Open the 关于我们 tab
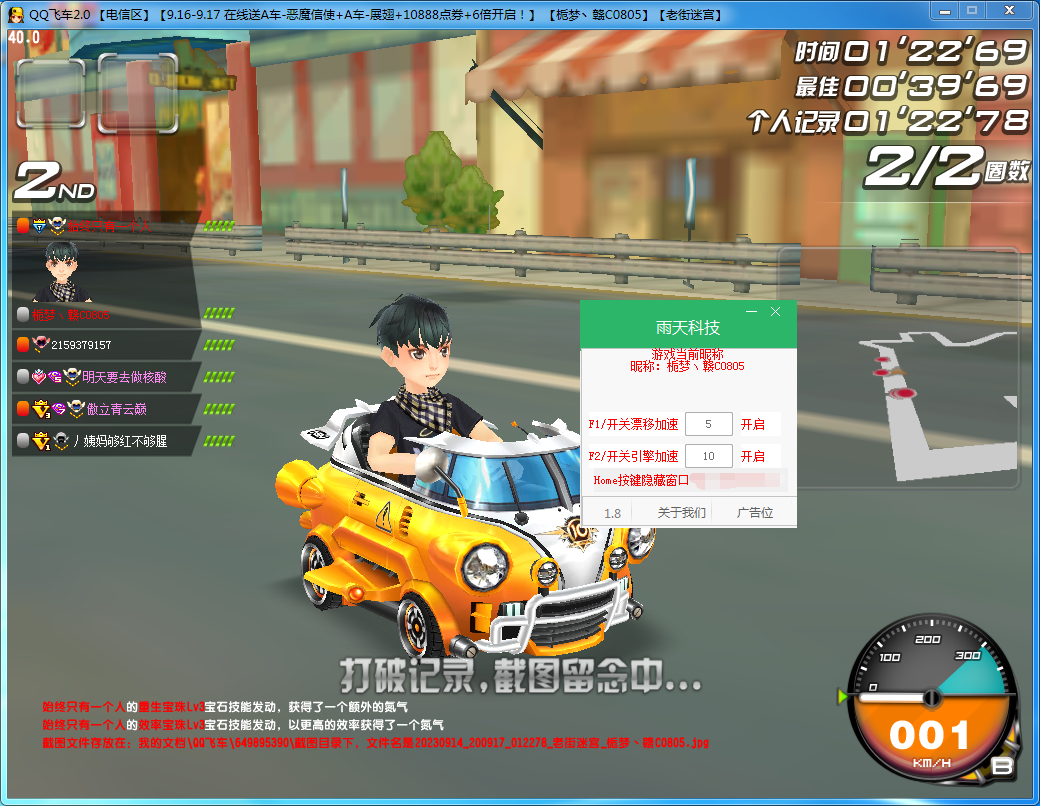The image size is (1040, 806). [x=681, y=513]
